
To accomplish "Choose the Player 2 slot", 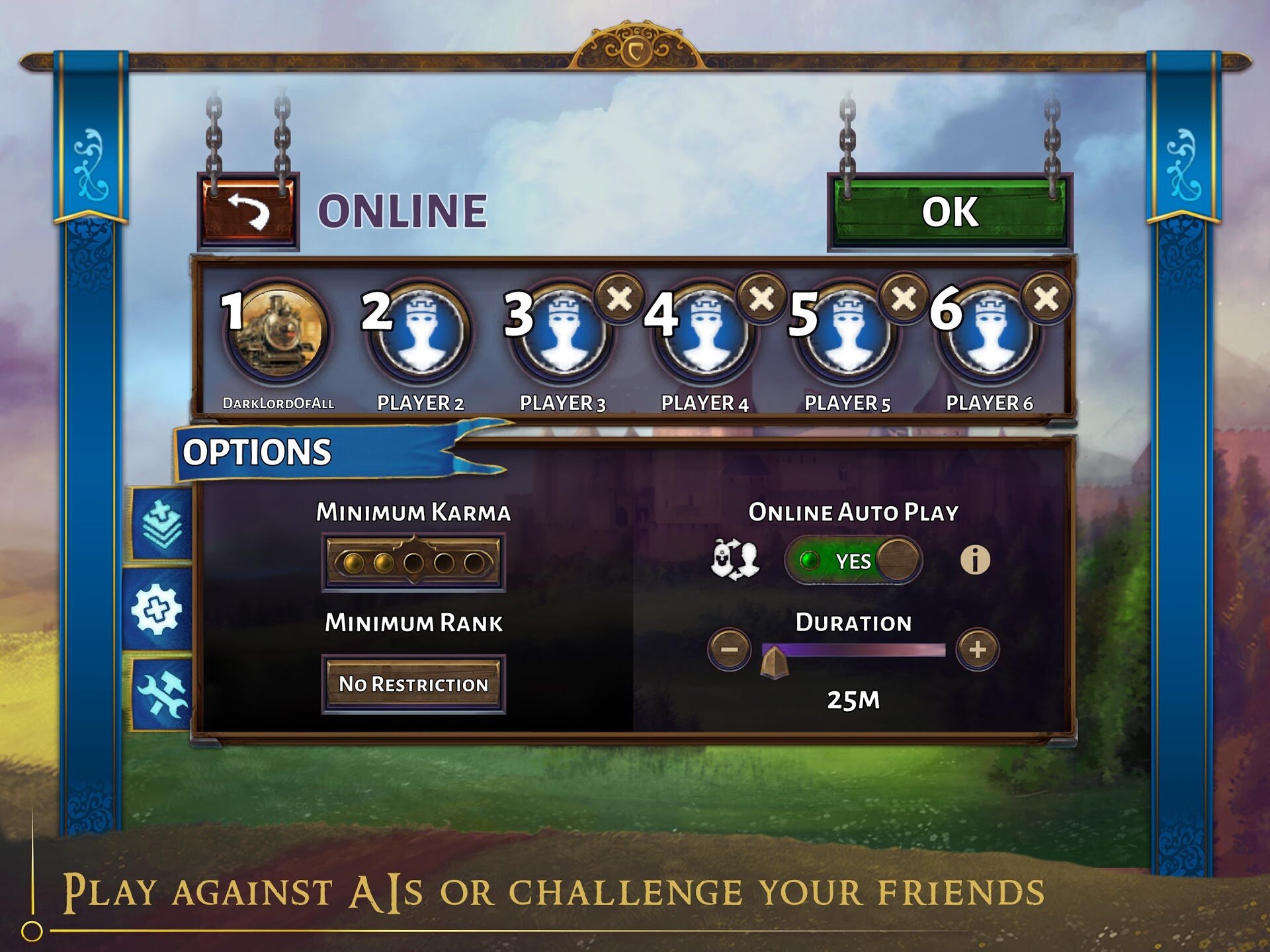I will (x=420, y=331).
